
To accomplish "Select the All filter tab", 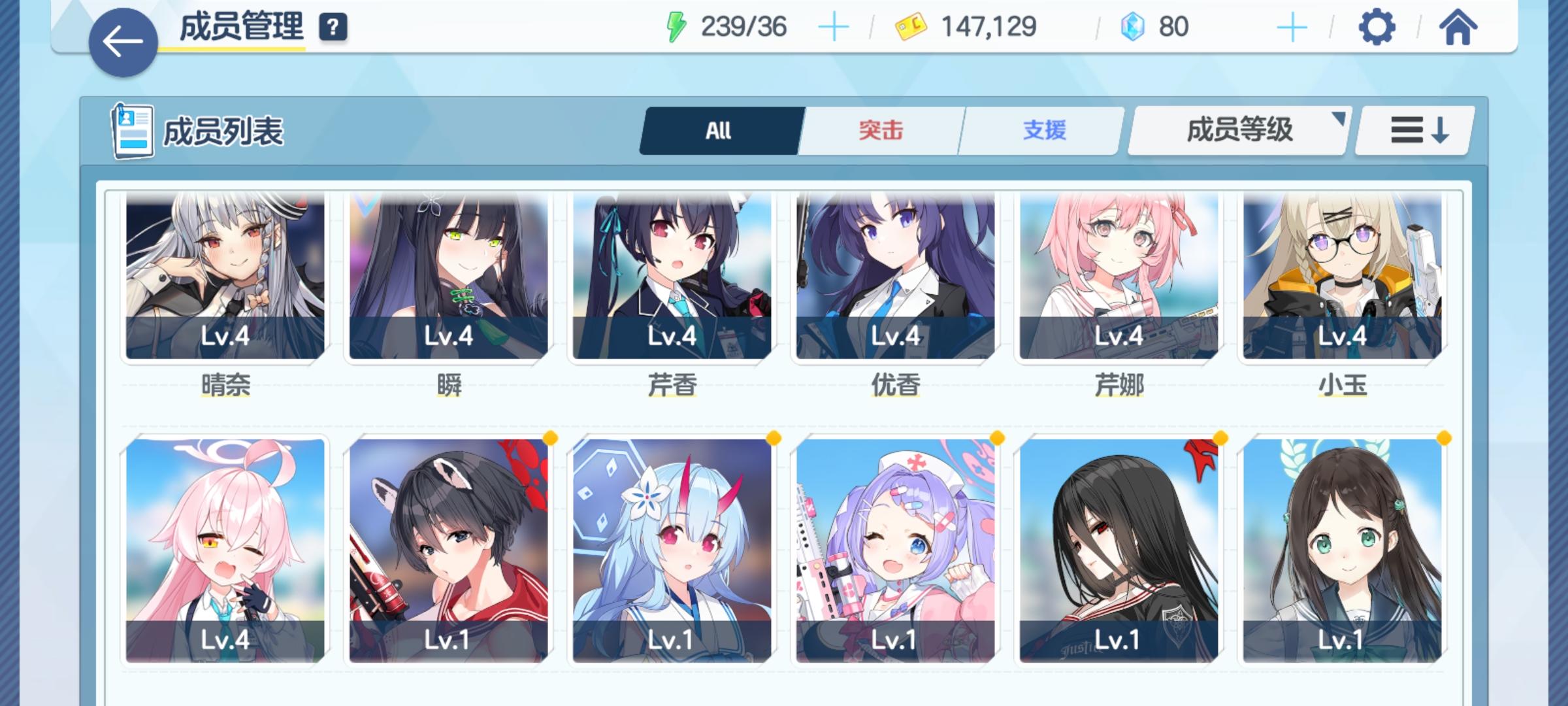I will [x=717, y=129].
